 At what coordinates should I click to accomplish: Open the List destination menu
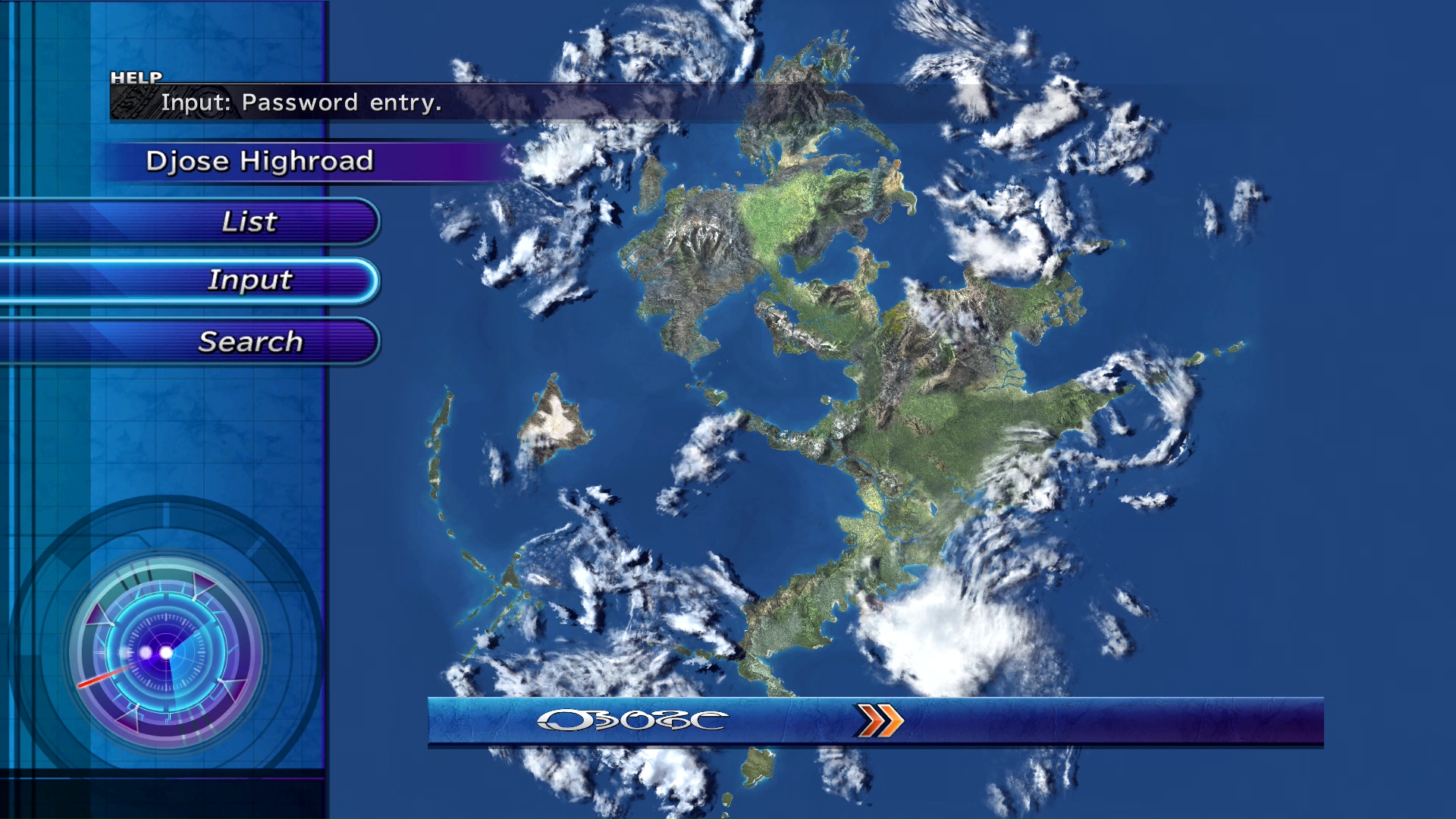pos(249,221)
